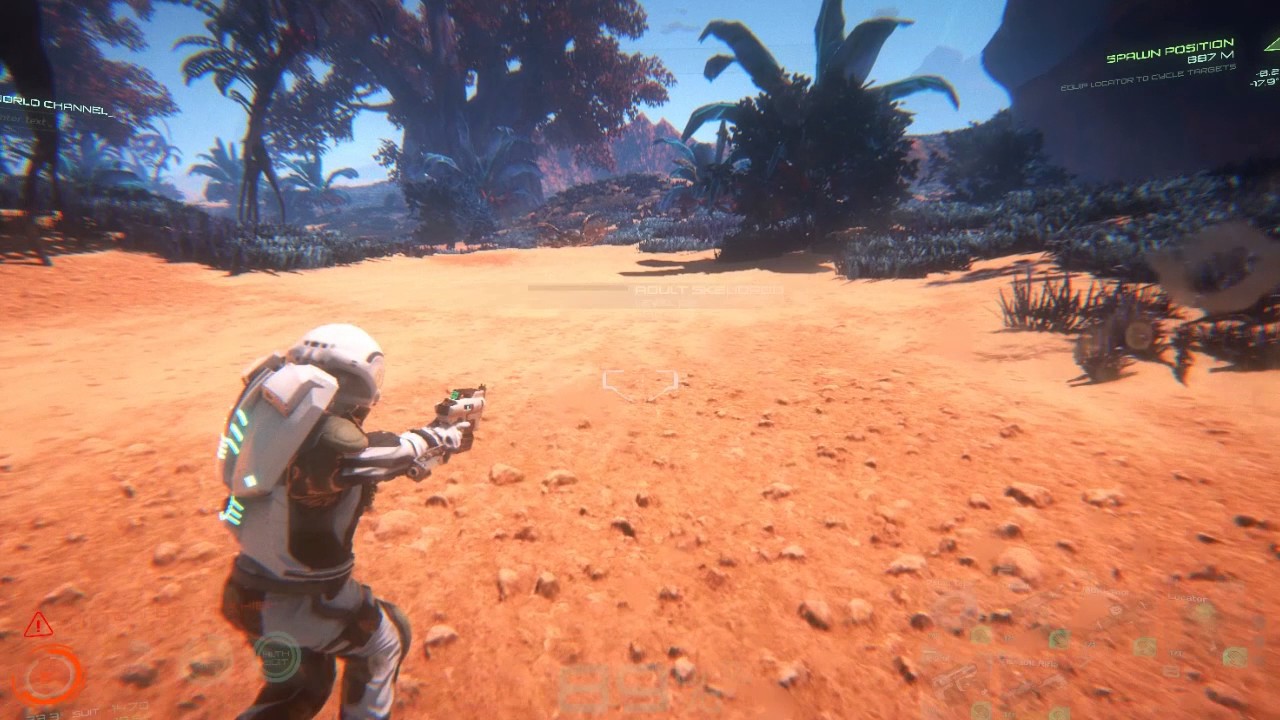
Task: Select the Locator slot in the hotbar
Action: coord(1203,612)
